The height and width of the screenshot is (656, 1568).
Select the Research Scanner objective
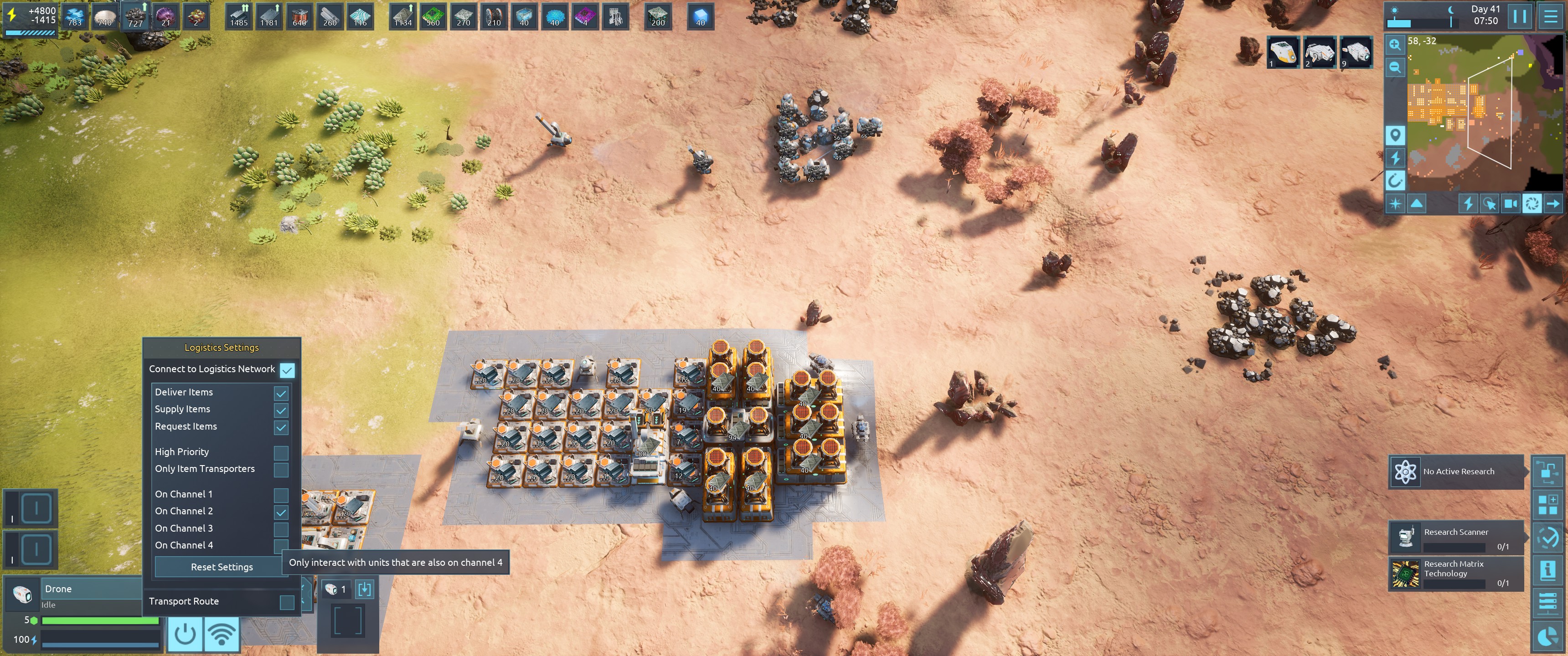coord(1457,538)
